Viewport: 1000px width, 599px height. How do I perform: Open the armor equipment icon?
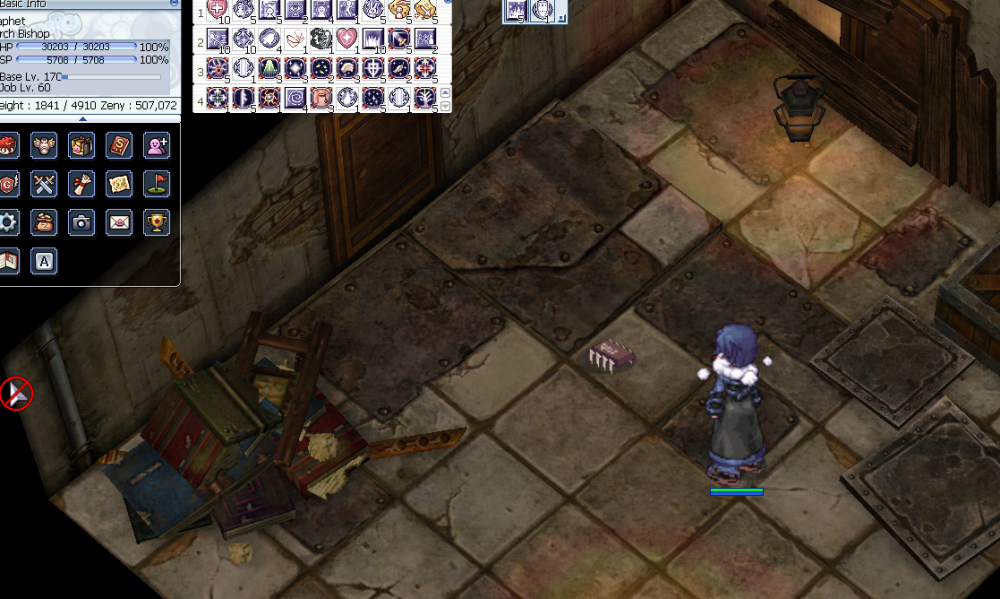click(x=43, y=146)
